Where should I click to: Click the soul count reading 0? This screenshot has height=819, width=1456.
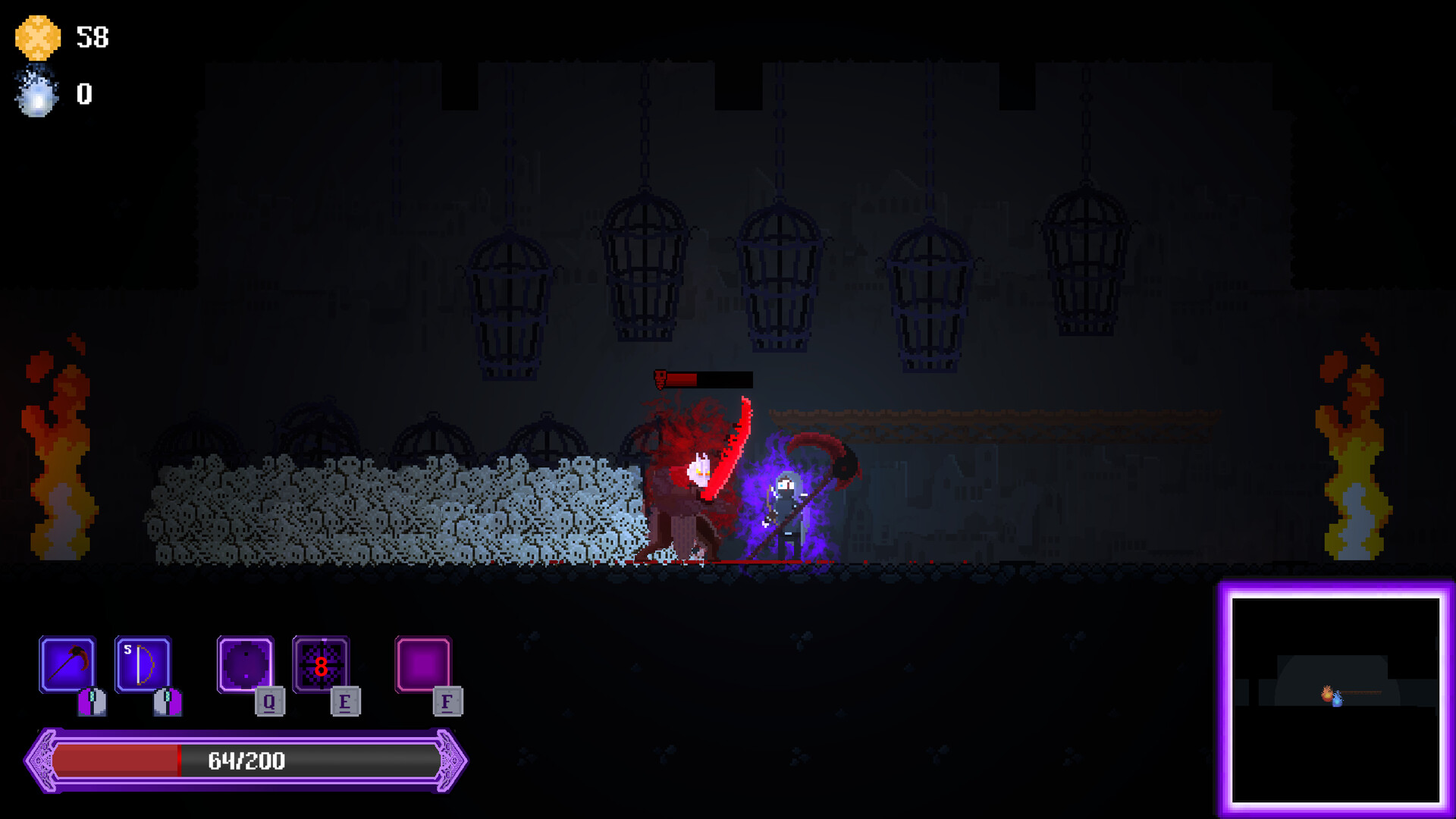coord(83,95)
